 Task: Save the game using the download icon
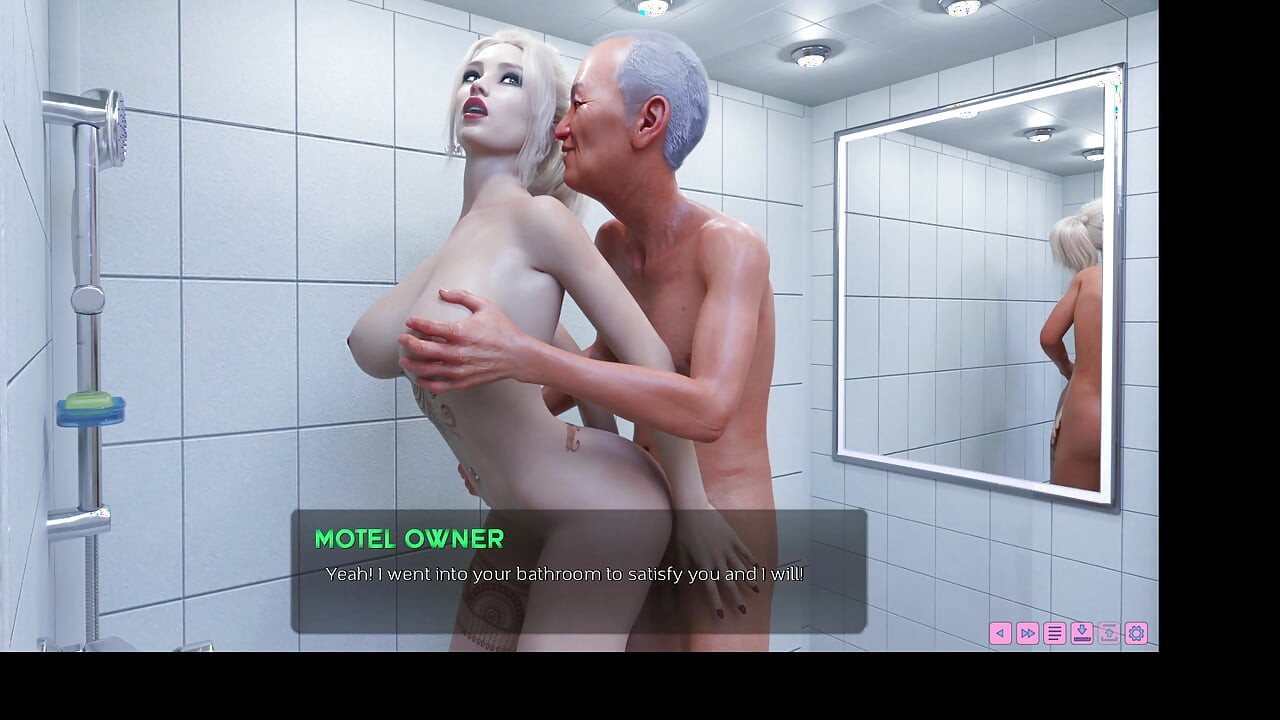point(1081,633)
